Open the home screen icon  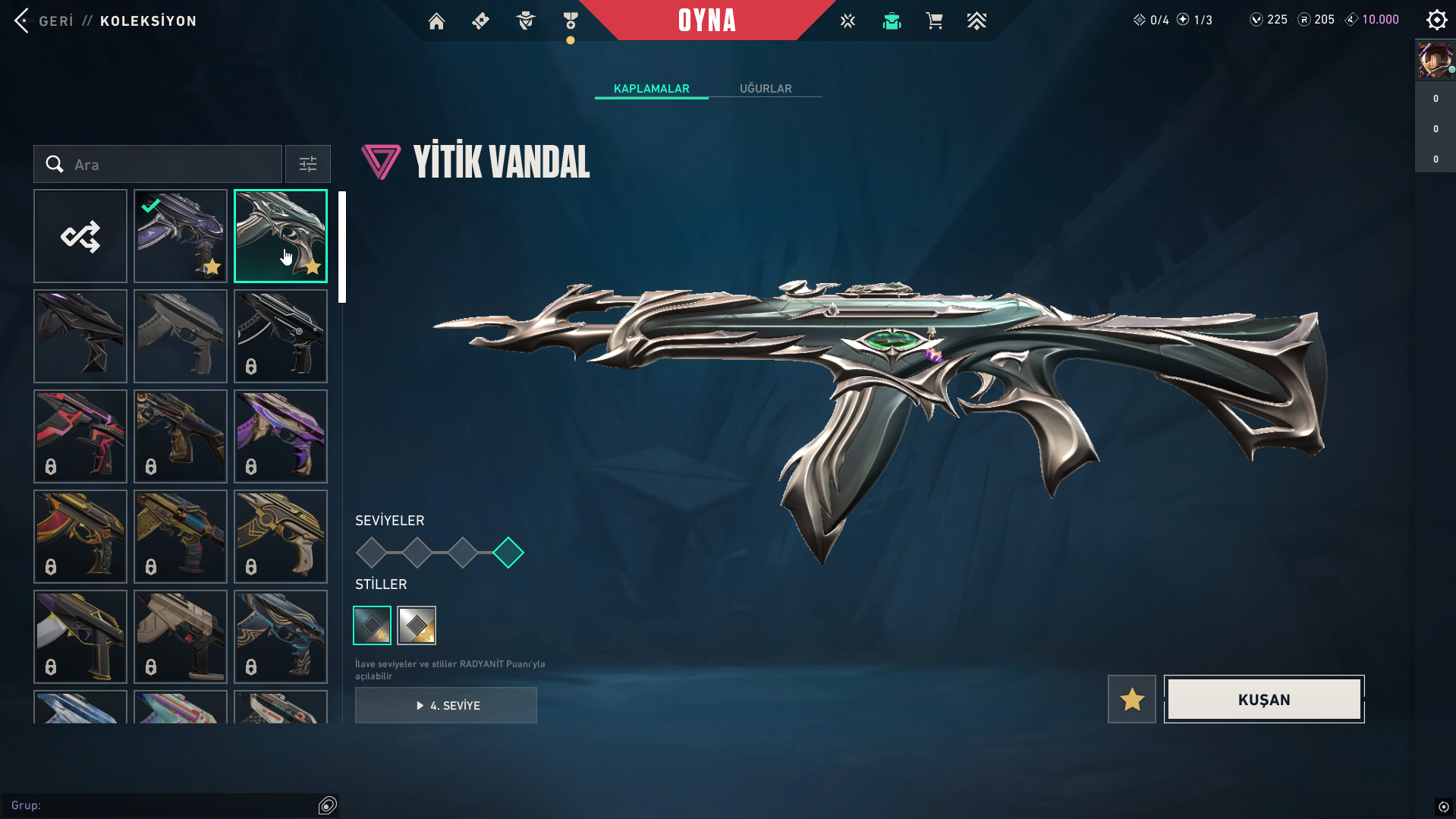436,21
